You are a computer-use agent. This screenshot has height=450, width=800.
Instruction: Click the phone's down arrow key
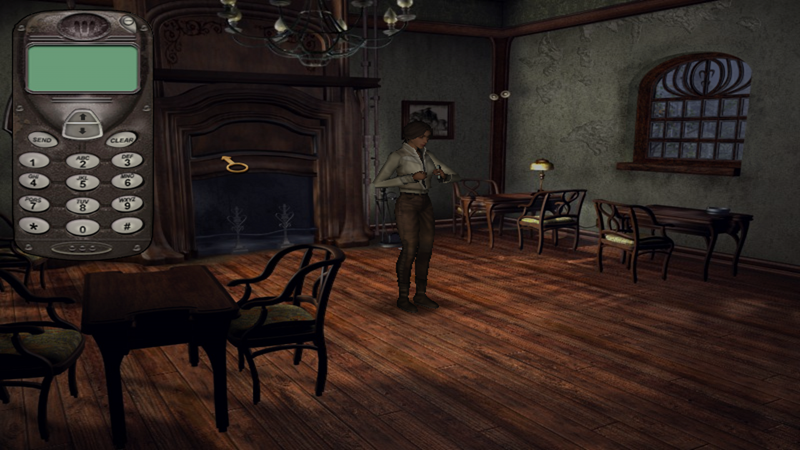[x=82, y=130]
